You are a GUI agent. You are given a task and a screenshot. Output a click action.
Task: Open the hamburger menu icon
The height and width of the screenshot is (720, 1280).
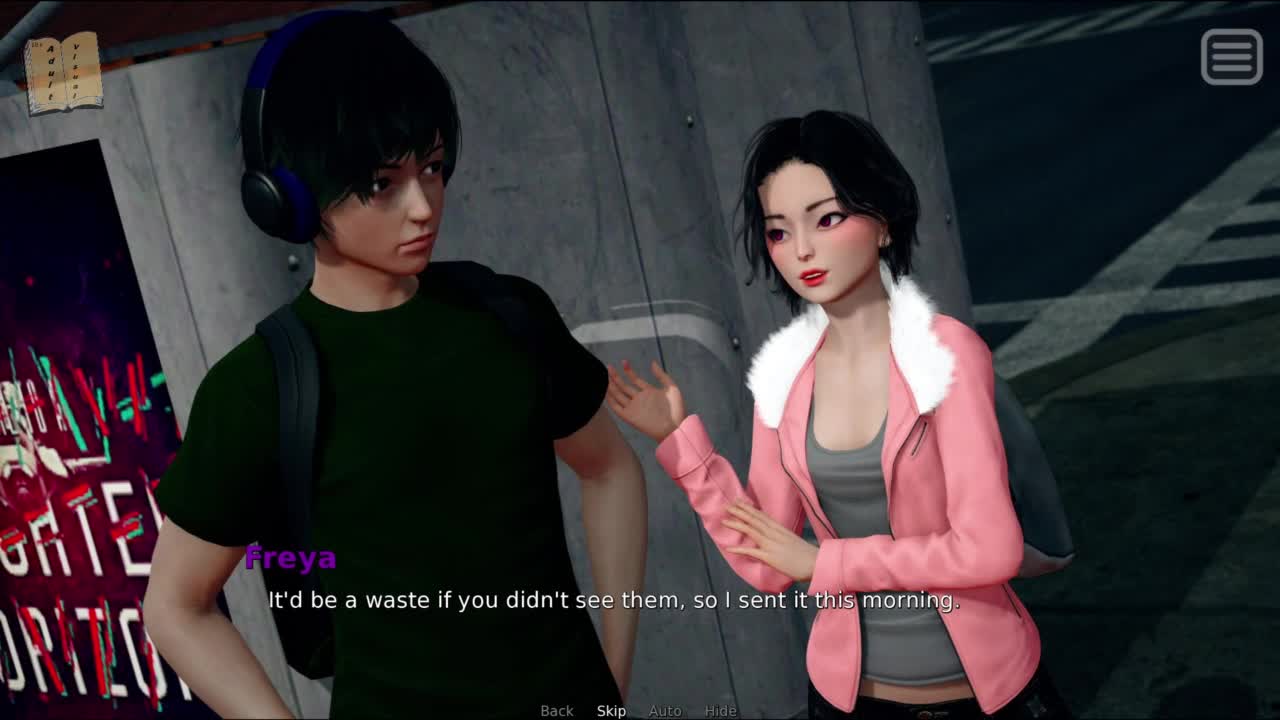[x=1231, y=56]
